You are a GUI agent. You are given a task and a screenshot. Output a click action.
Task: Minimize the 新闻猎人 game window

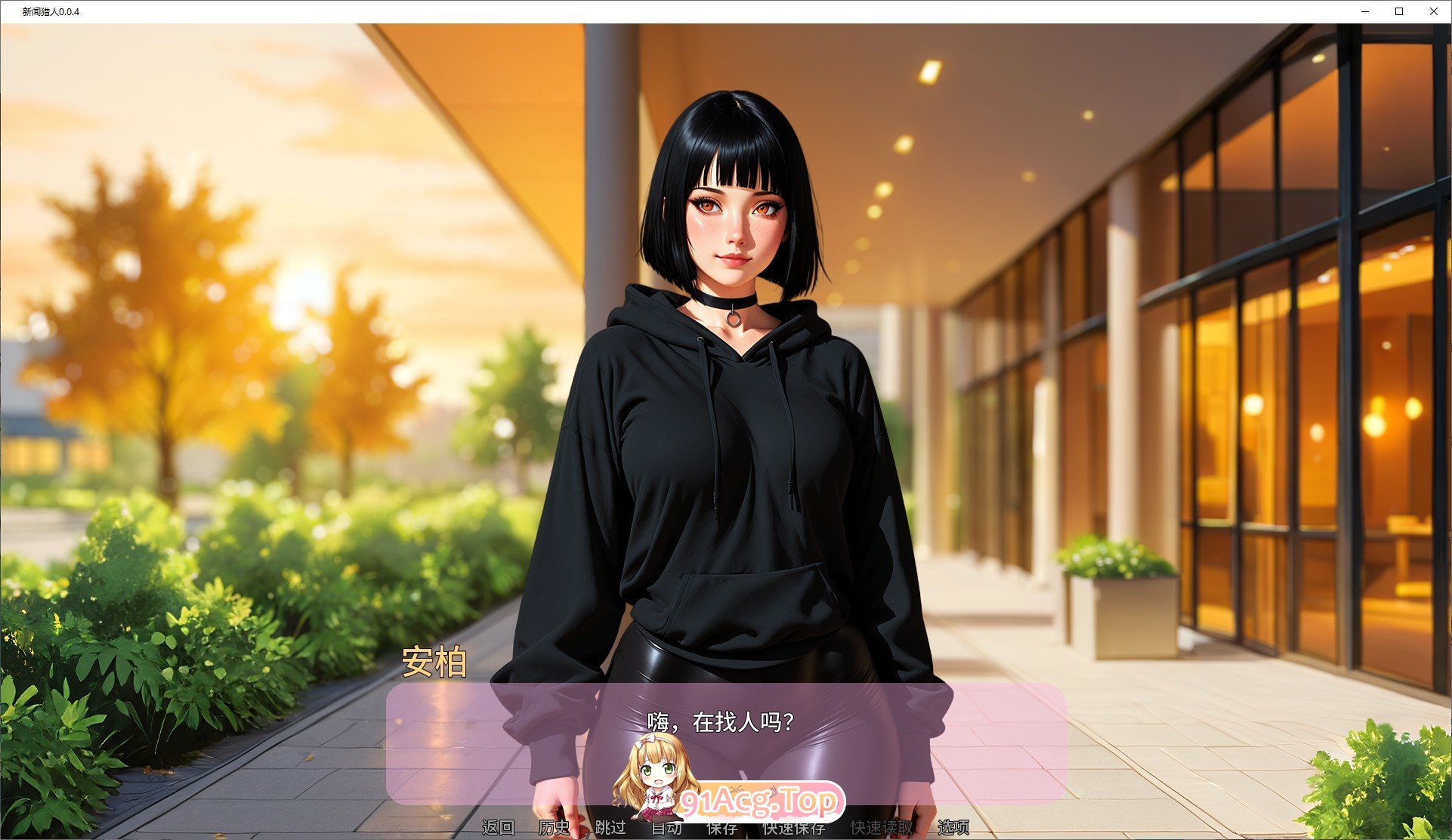tap(1364, 12)
